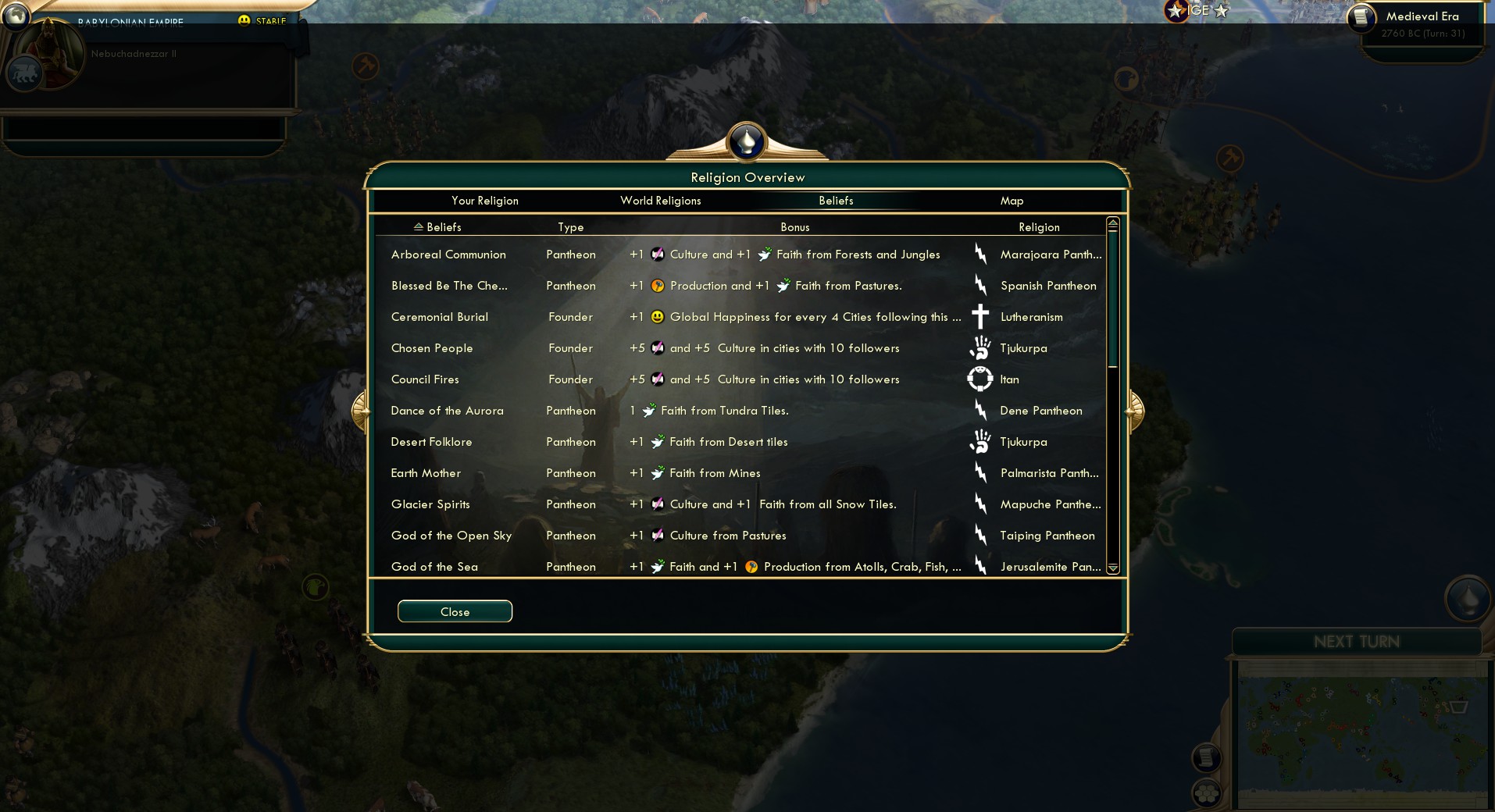1495x812 pixels.
Task: Switch to the Your Religion tab
Action: (x=485, y=201)
